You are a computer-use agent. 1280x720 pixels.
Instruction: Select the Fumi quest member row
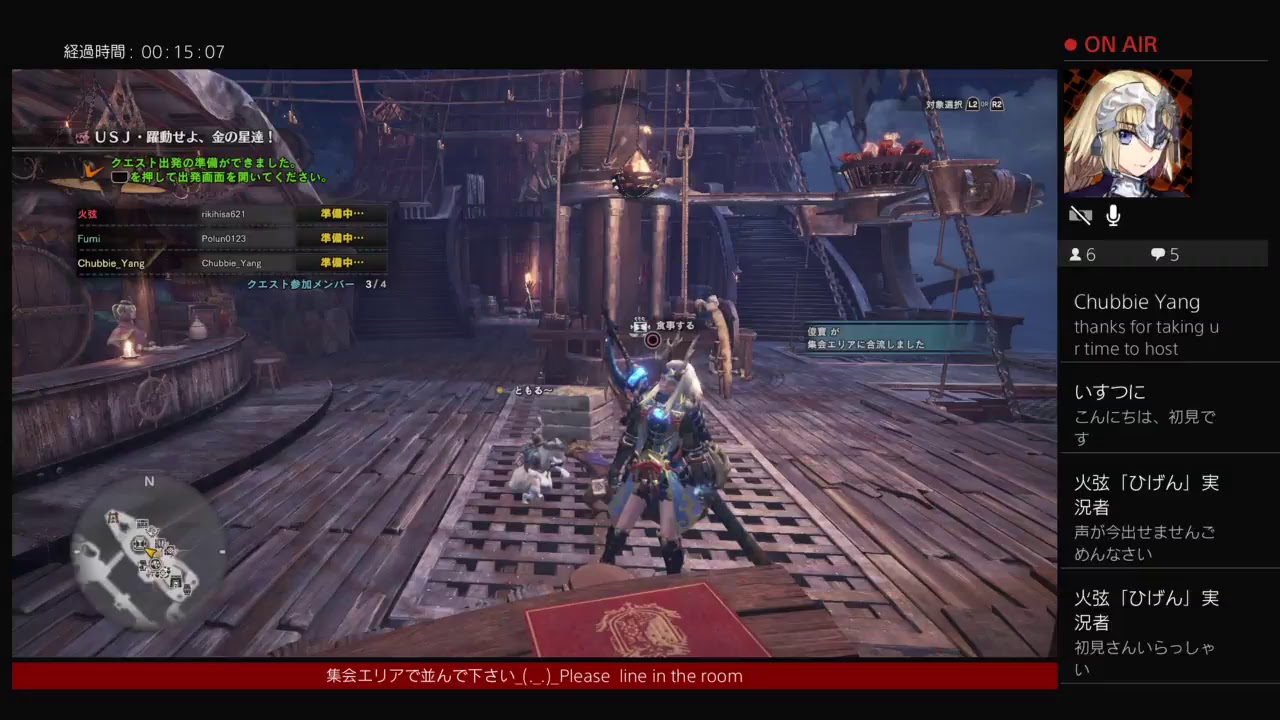tap(230, 239)
